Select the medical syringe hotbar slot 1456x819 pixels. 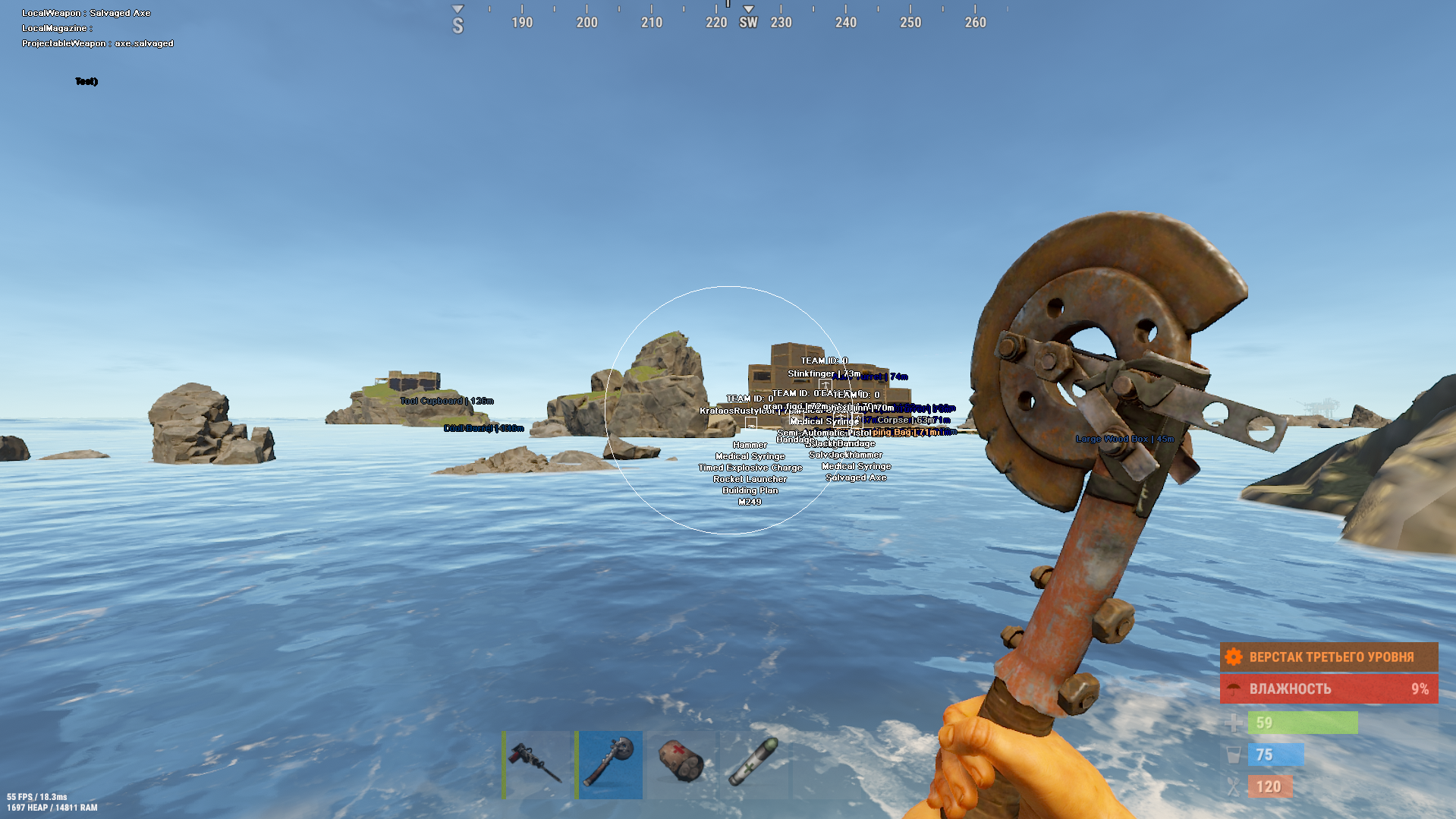pos(753,764)
